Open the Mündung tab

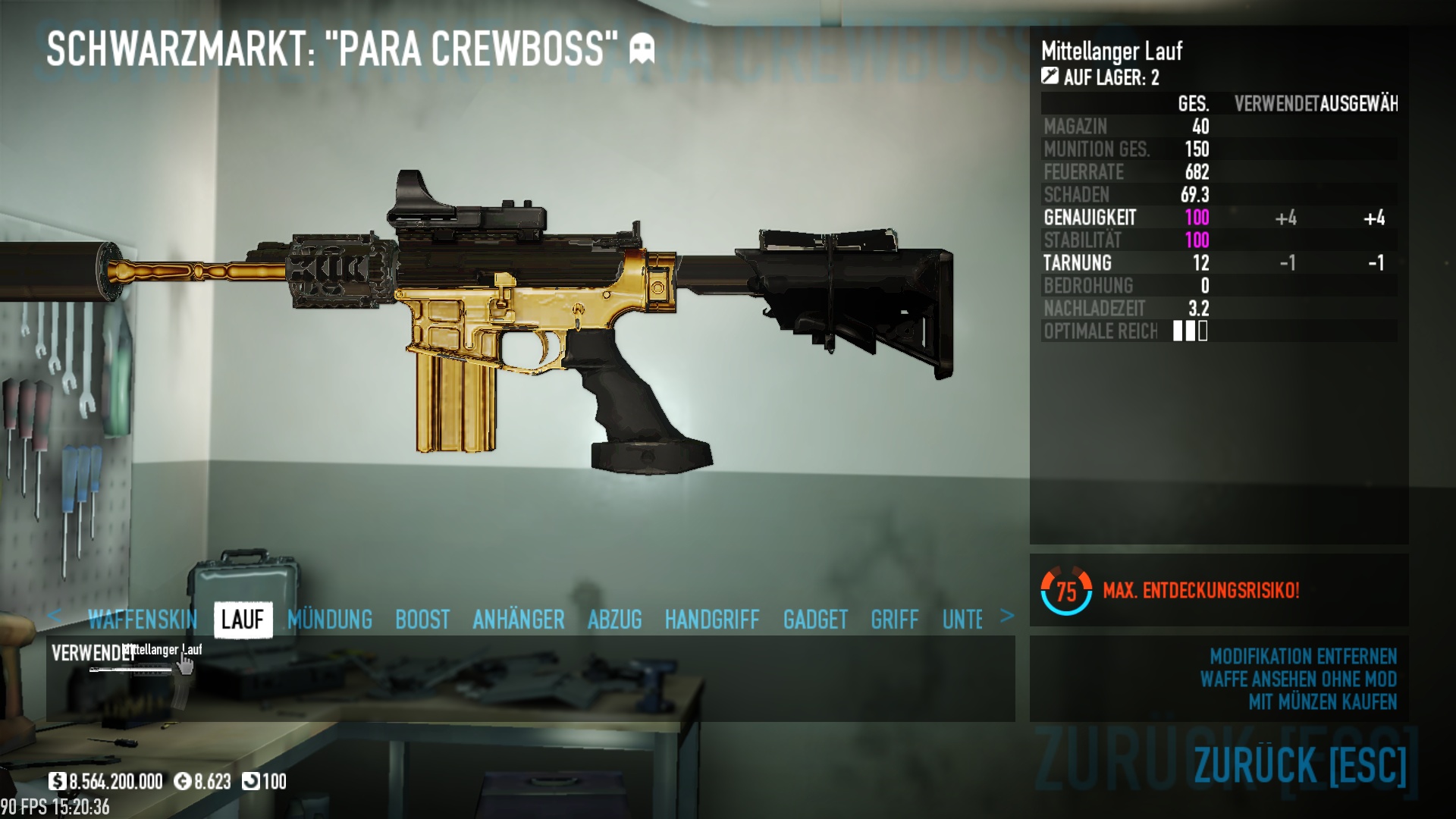tap(330, 620)
